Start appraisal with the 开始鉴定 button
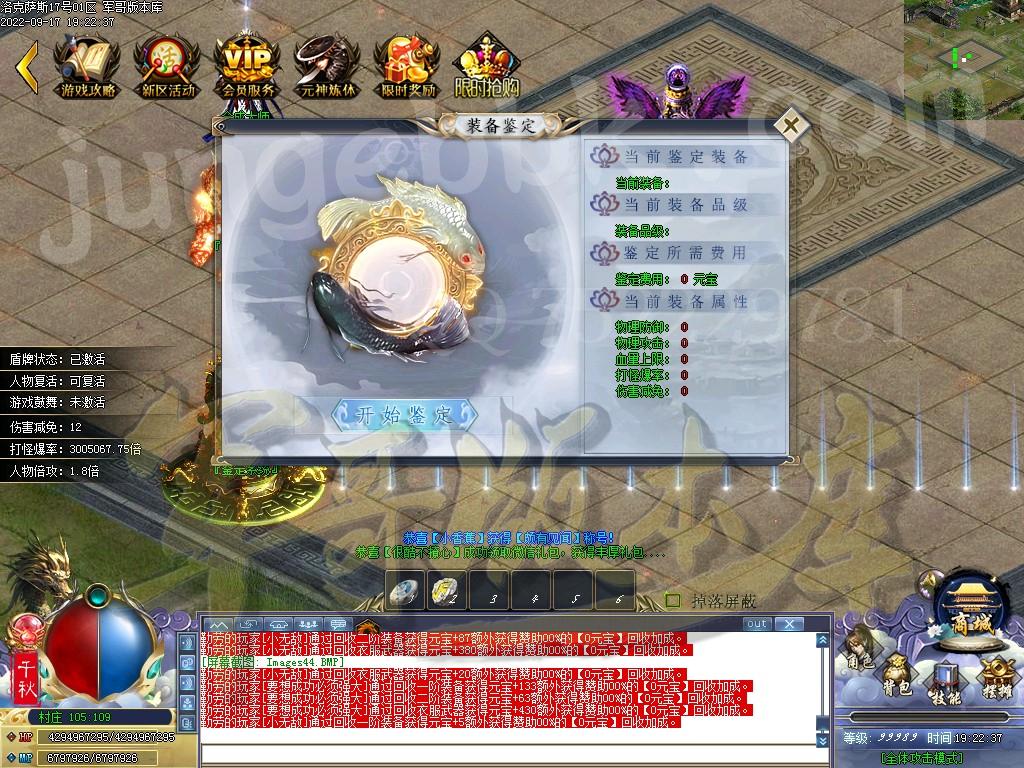Image resolution: width=1024 pixels, height=768 pixels. coord(404,415)
